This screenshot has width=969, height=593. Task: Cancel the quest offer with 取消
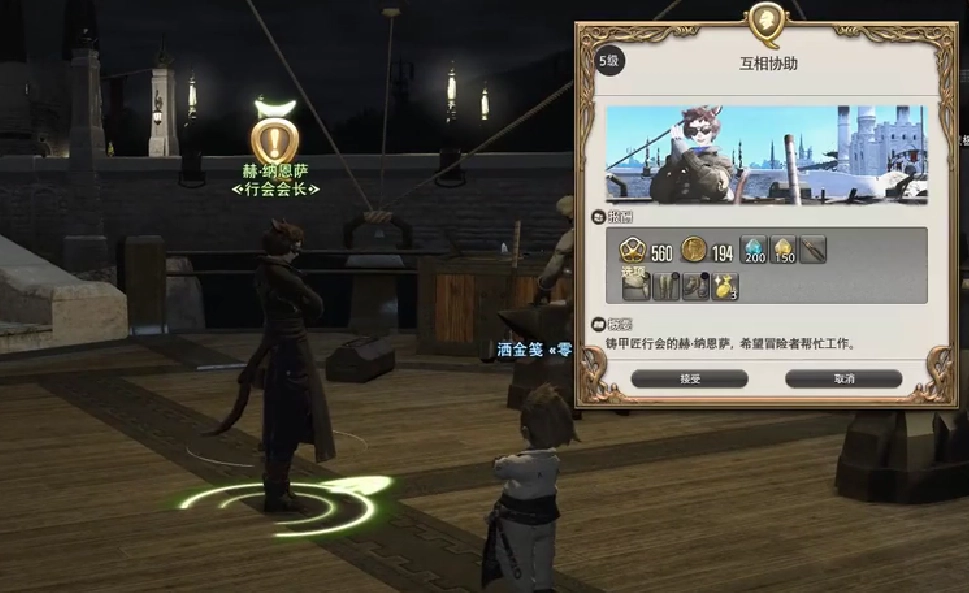point(843,379)
